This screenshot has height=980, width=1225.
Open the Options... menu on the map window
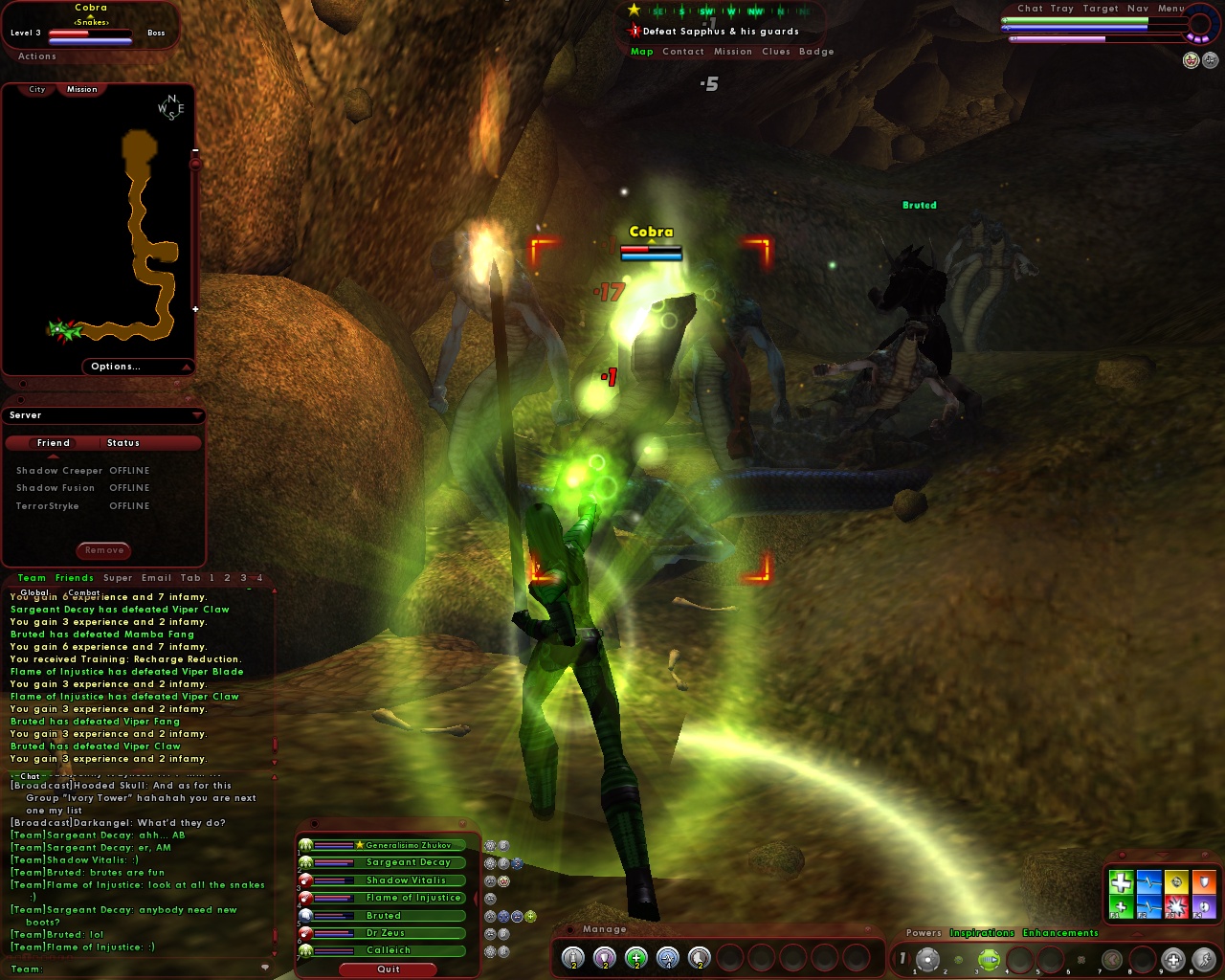point(115,367)
